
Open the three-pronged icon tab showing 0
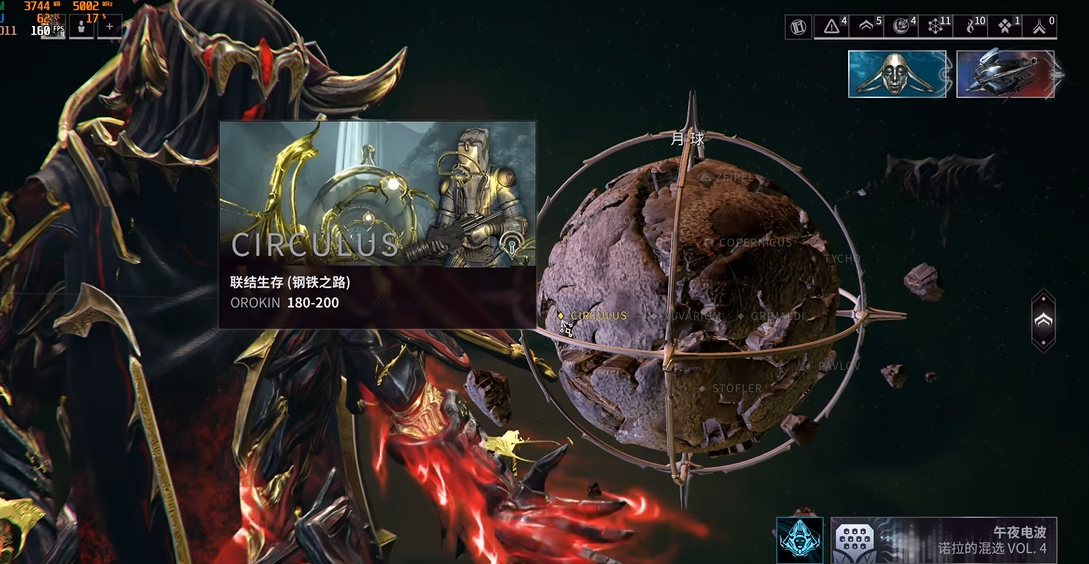1040,27
